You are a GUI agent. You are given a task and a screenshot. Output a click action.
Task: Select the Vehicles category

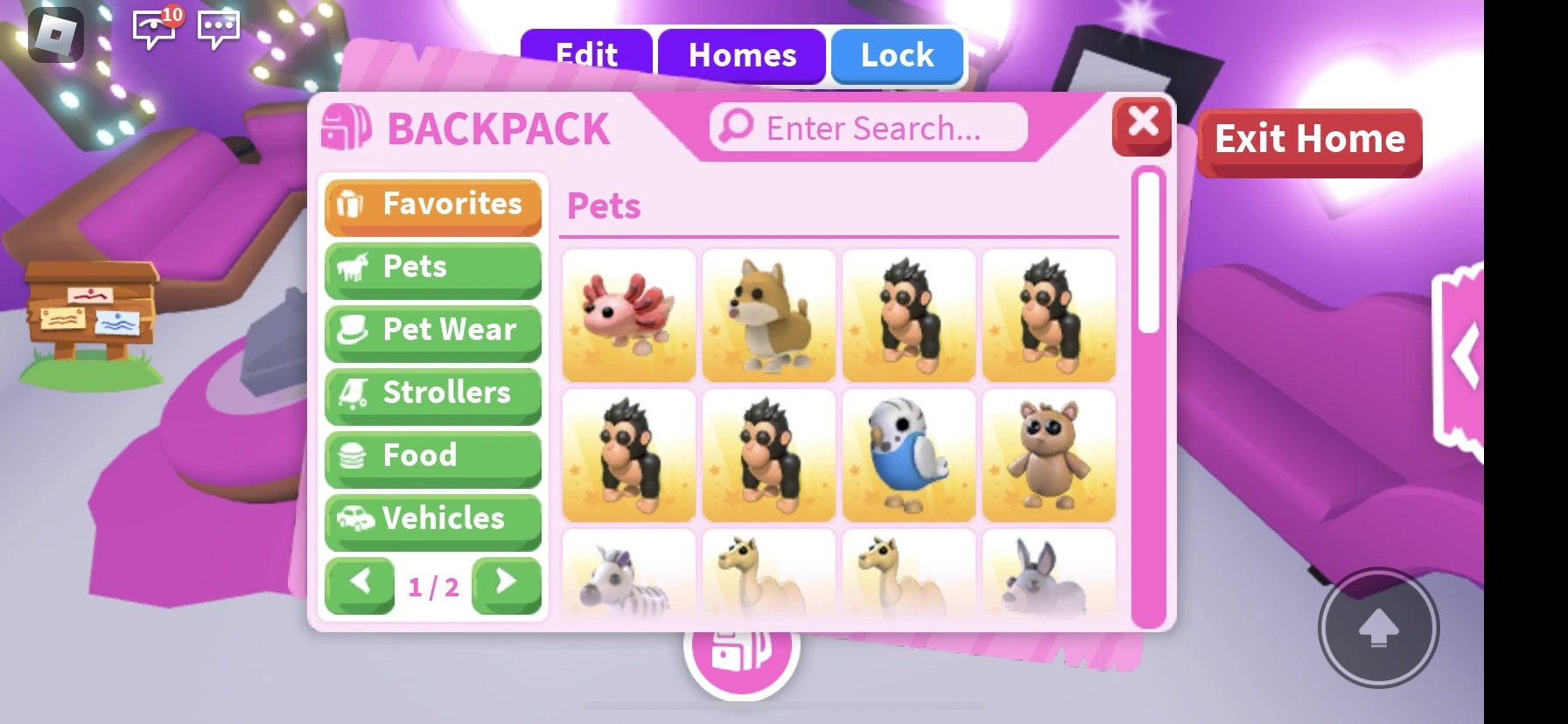[x=432, y=519]
